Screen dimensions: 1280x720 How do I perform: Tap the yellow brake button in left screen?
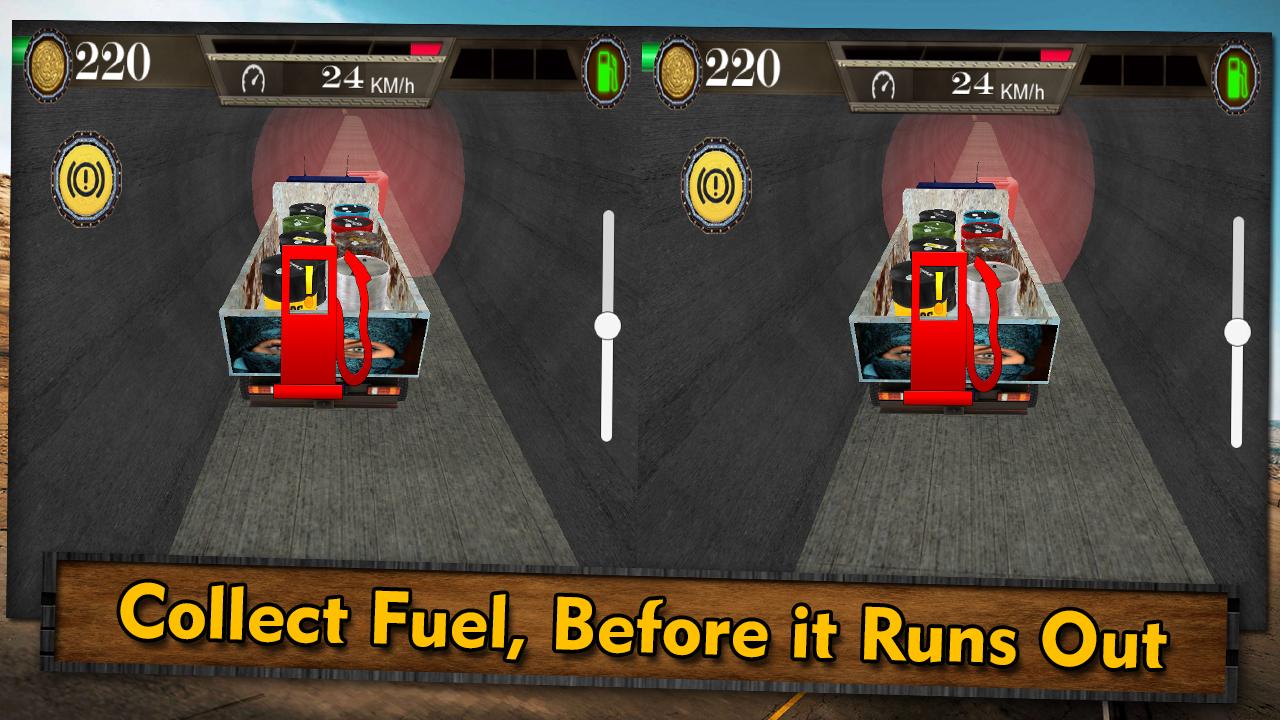(x=86, y=179)
